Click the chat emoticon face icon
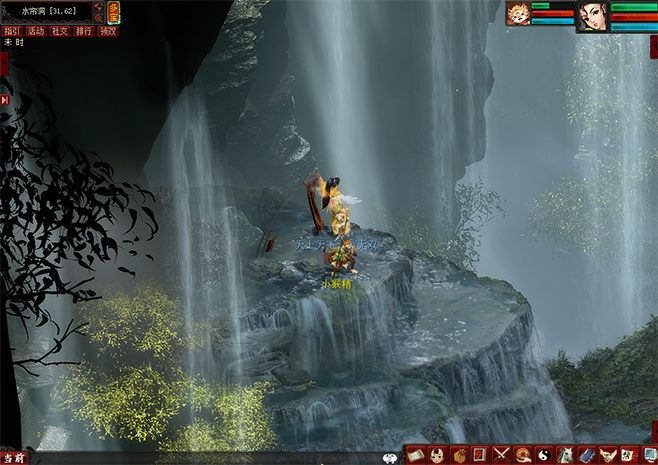658x465 pixels. click(x=390, y=457)
